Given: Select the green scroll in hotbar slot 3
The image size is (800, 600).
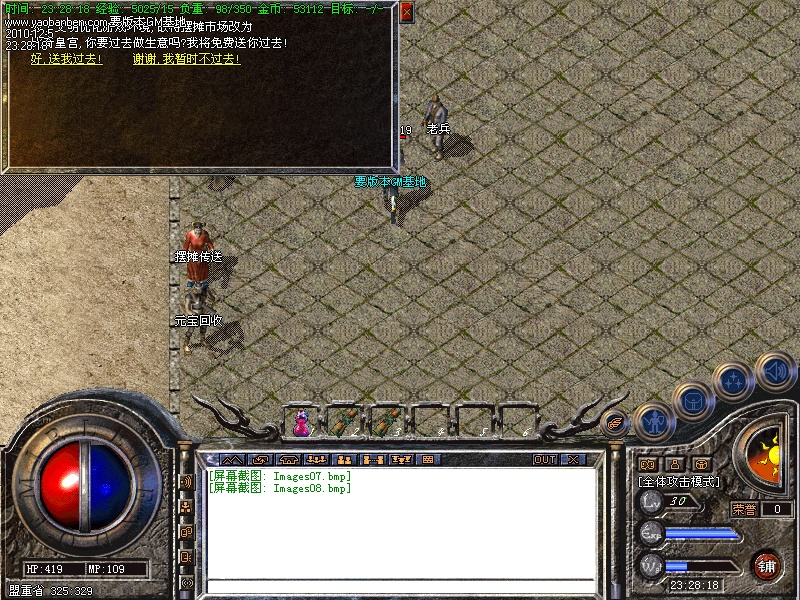Looking at the screenshot, I should 386,423.
